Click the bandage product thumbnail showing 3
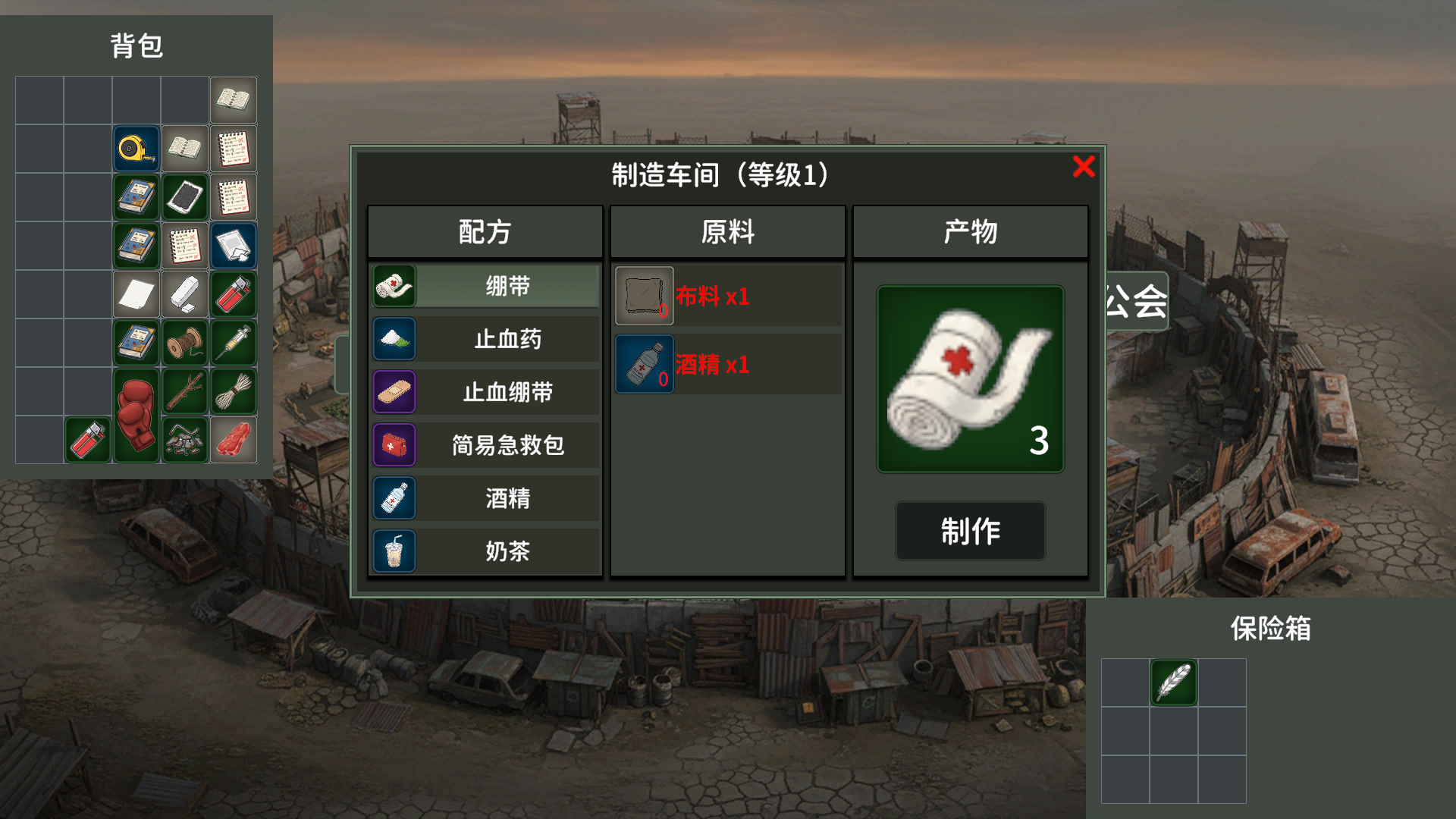This screenshot has width=1456, height=819. click(x=971, y=377)
